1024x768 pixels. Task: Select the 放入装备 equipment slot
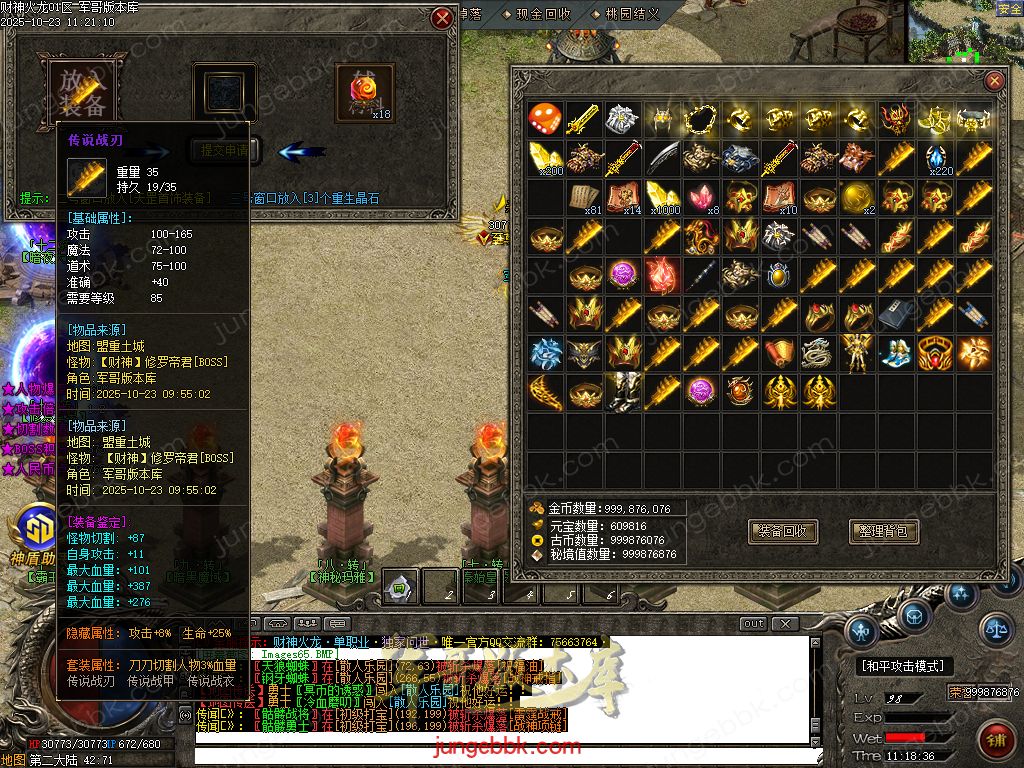tap(83, 92)
